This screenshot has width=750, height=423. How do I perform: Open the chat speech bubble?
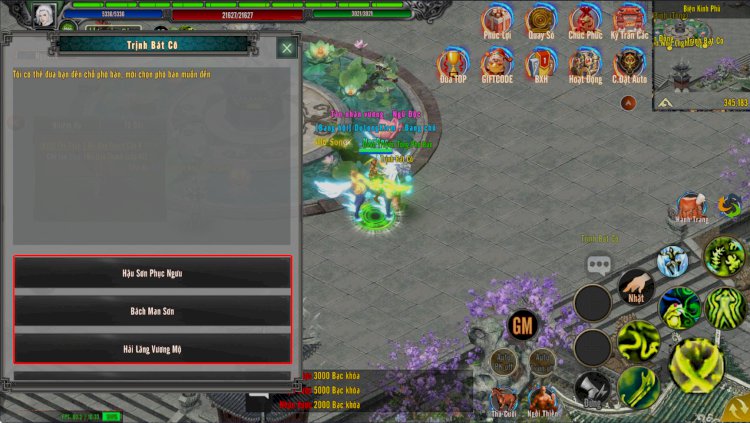pos(599,265)
